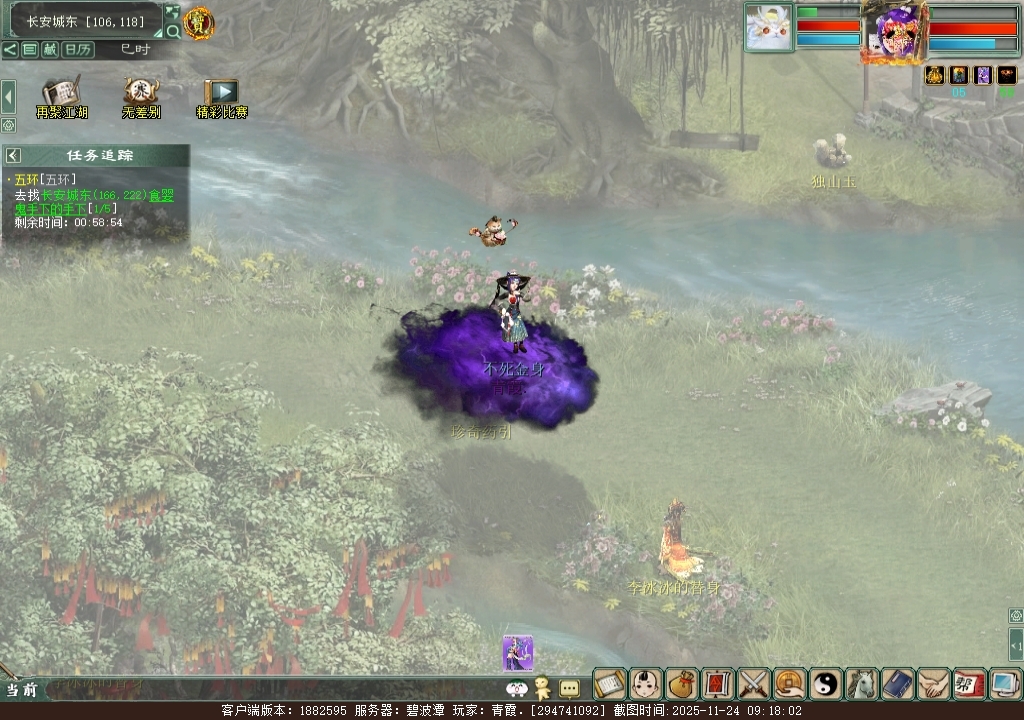Screen dimensions: 1024x720
Task: Open the purple-haired player portrait
Action: (x=892, y=32)
